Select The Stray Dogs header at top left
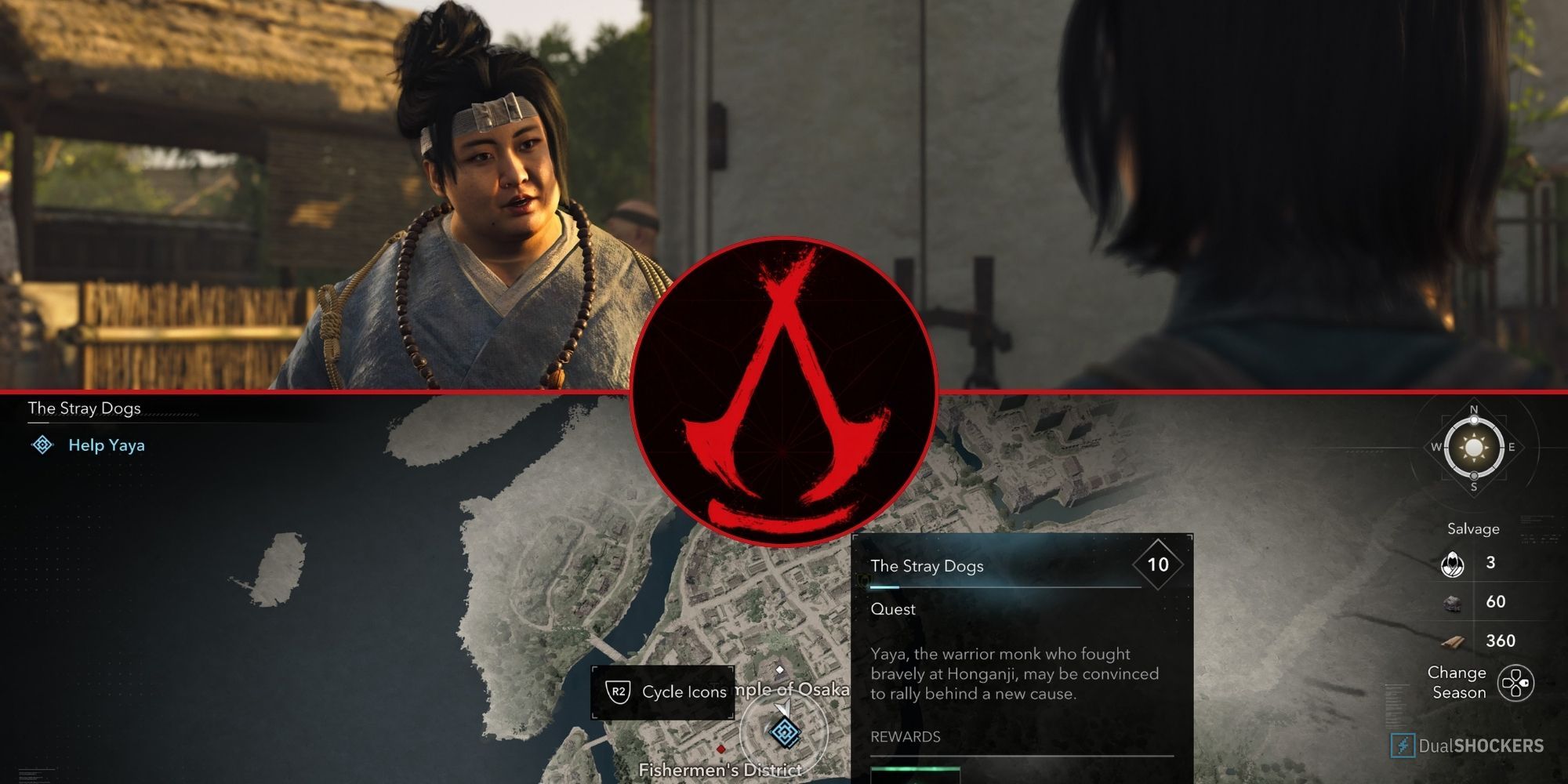The image size is (1568, 784). 83,408
